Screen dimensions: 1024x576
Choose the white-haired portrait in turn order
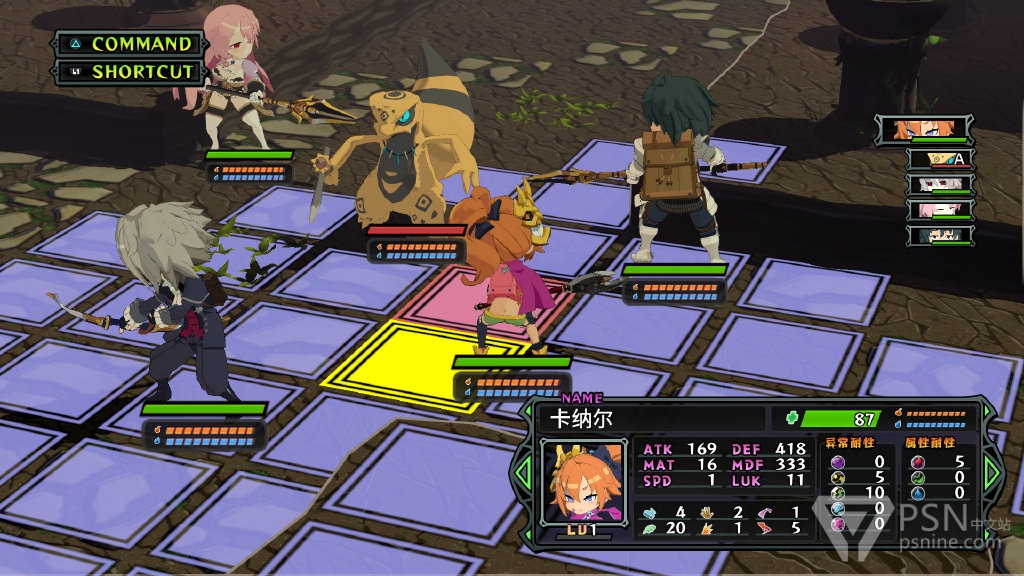(x=940, y=184)
